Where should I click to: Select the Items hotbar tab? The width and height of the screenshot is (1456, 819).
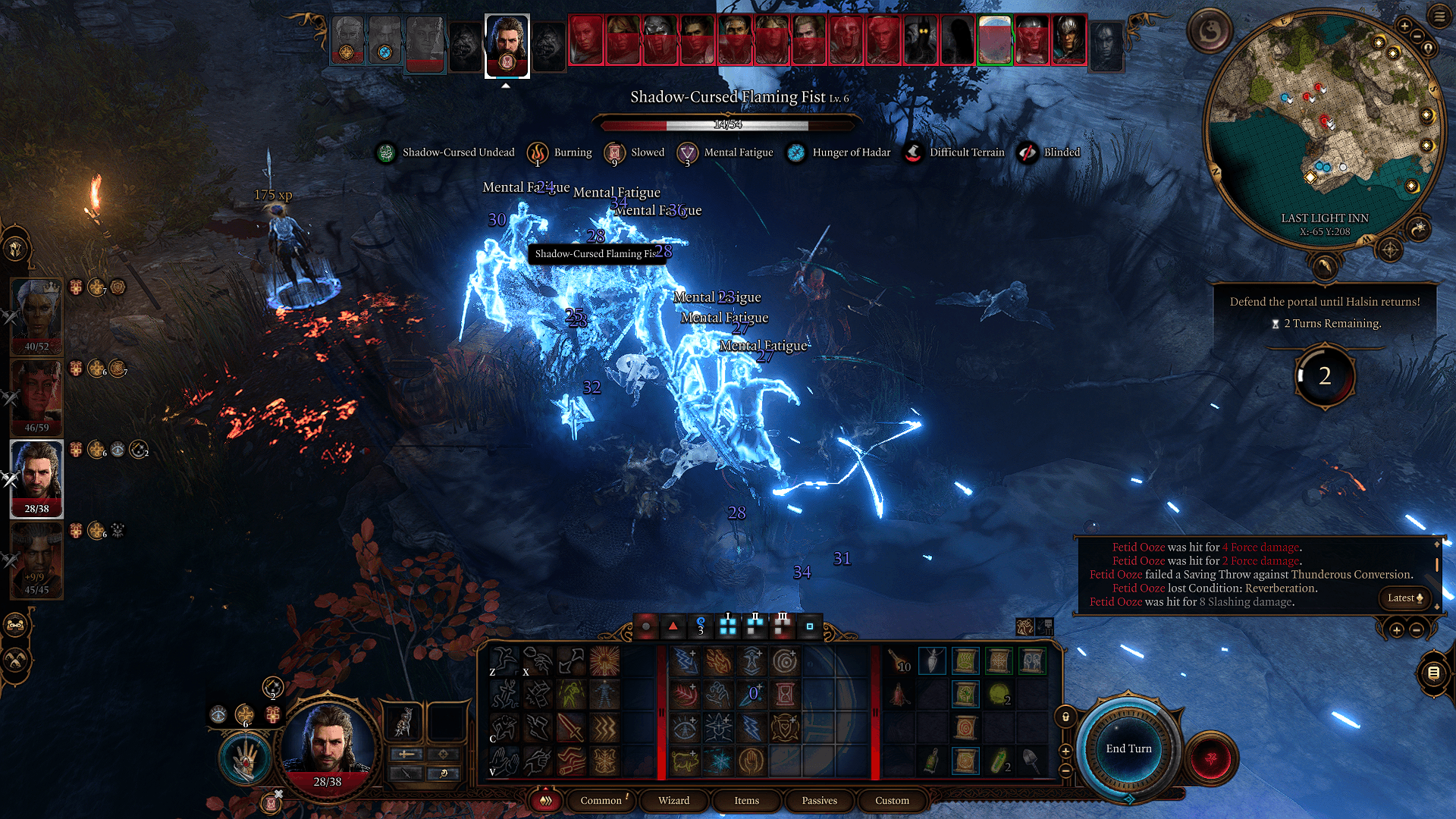click(x=746, y=800)
